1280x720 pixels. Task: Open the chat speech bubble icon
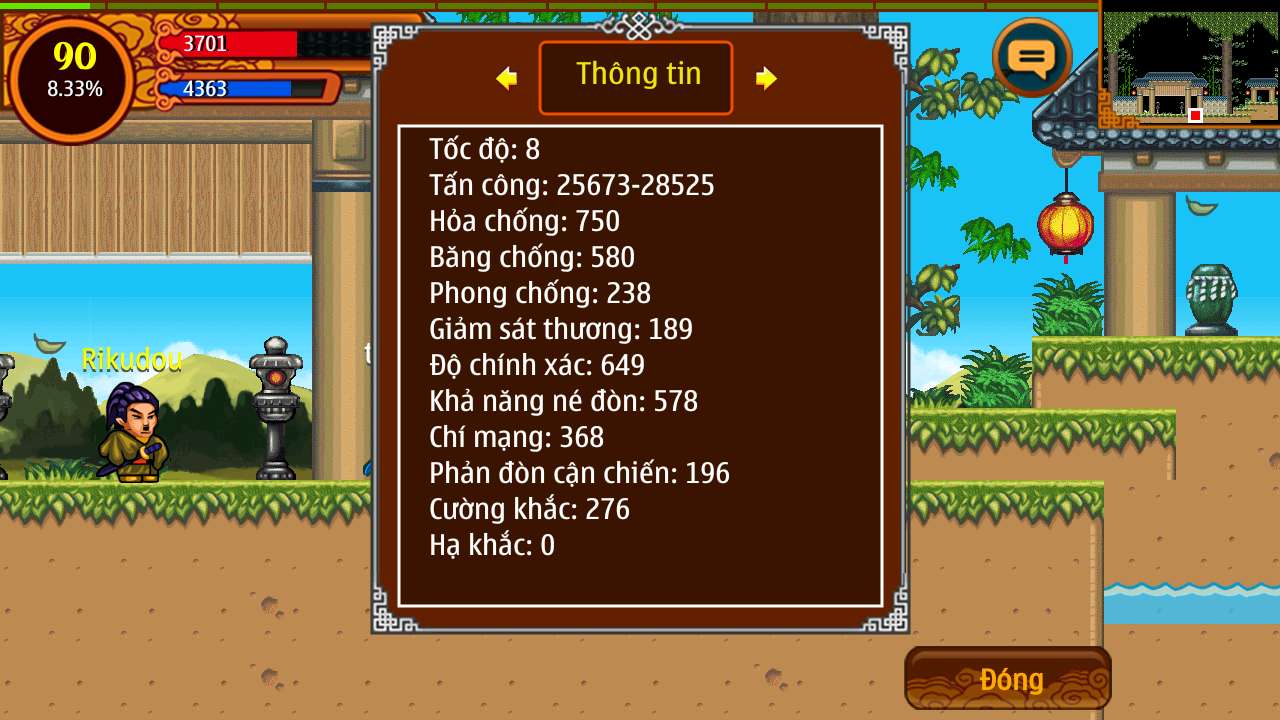1032,57
